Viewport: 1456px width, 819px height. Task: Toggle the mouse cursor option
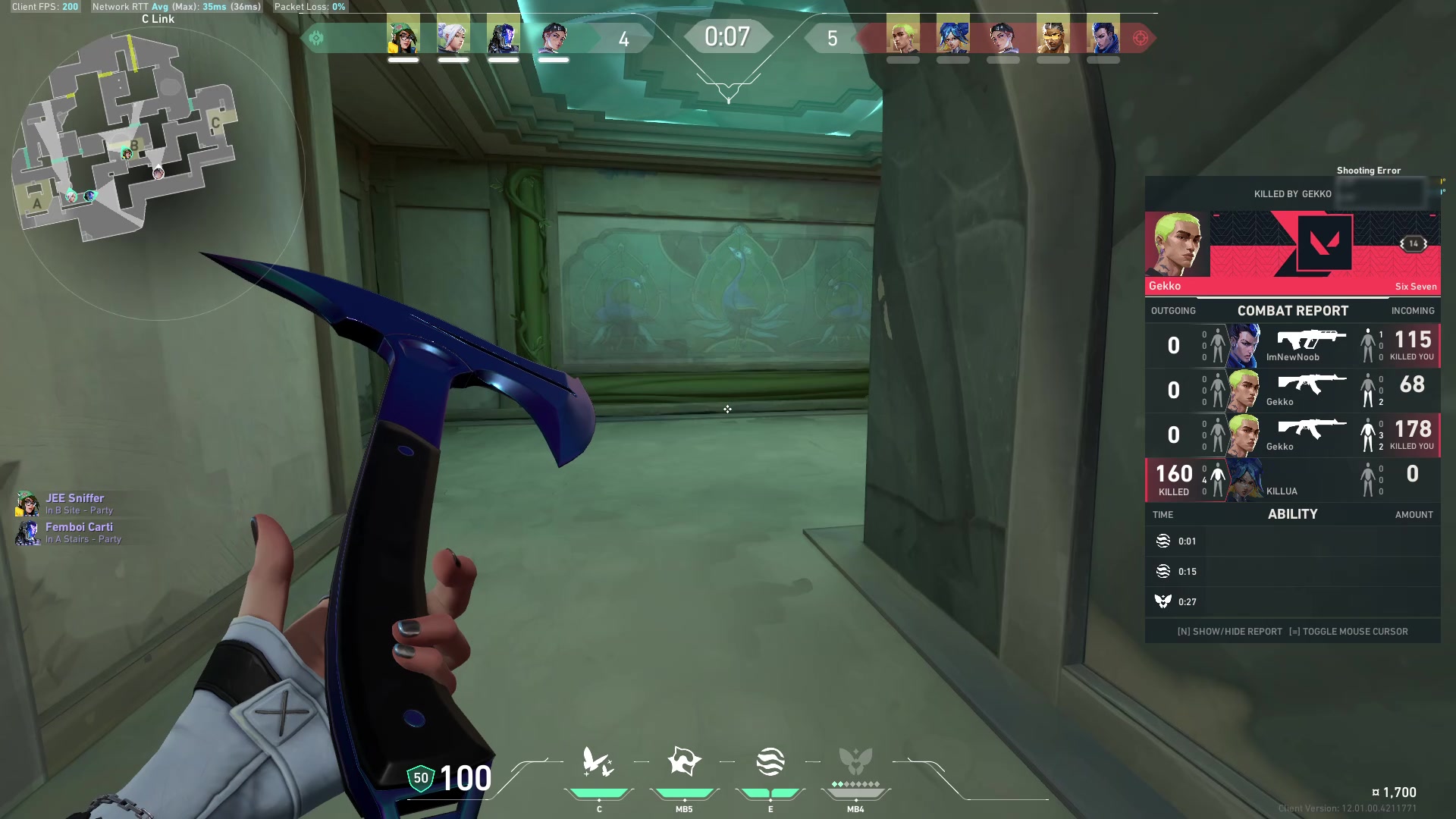coord(1349,631)
